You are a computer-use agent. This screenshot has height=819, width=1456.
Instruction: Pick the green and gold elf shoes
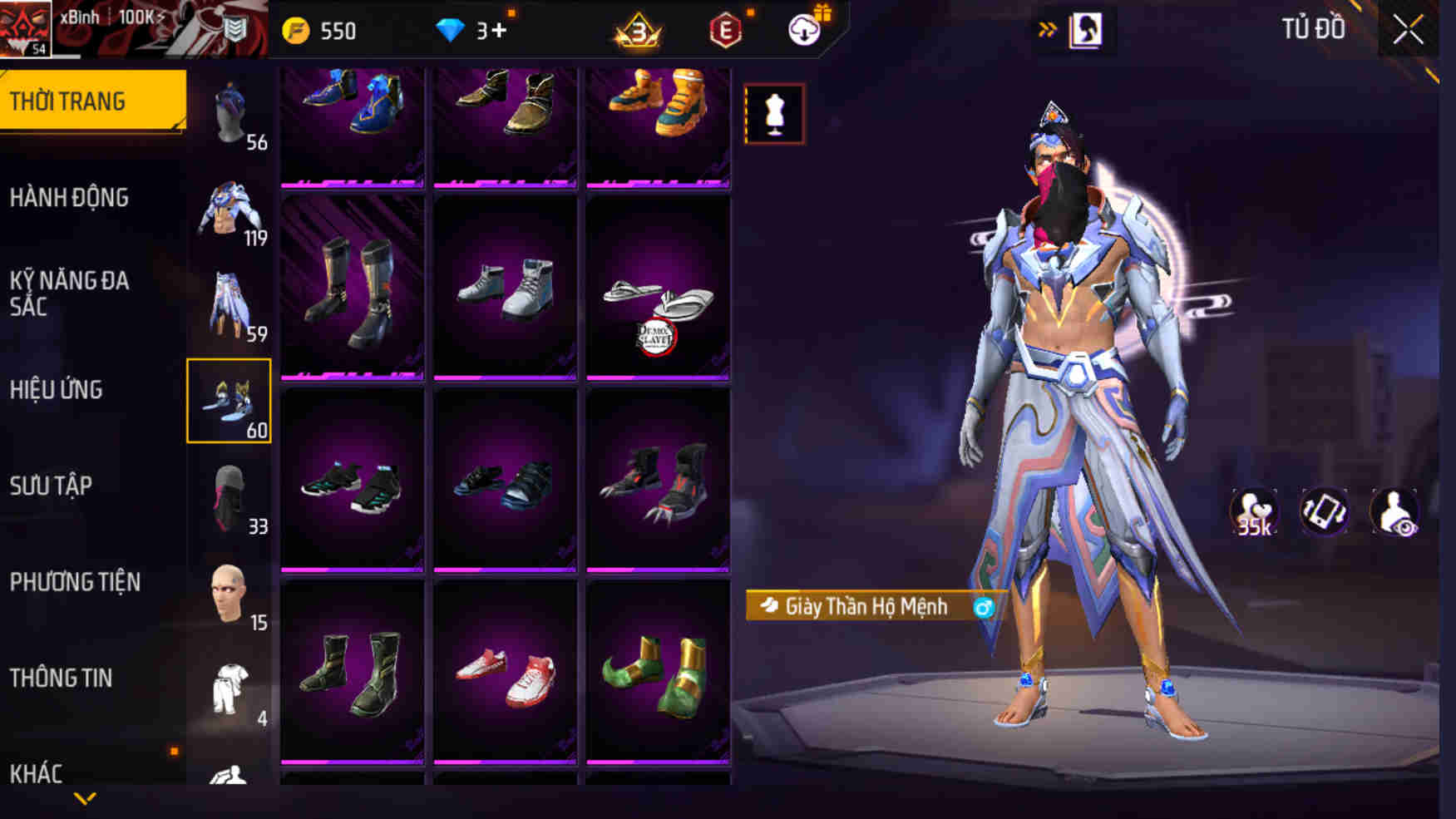click(658, 672)
